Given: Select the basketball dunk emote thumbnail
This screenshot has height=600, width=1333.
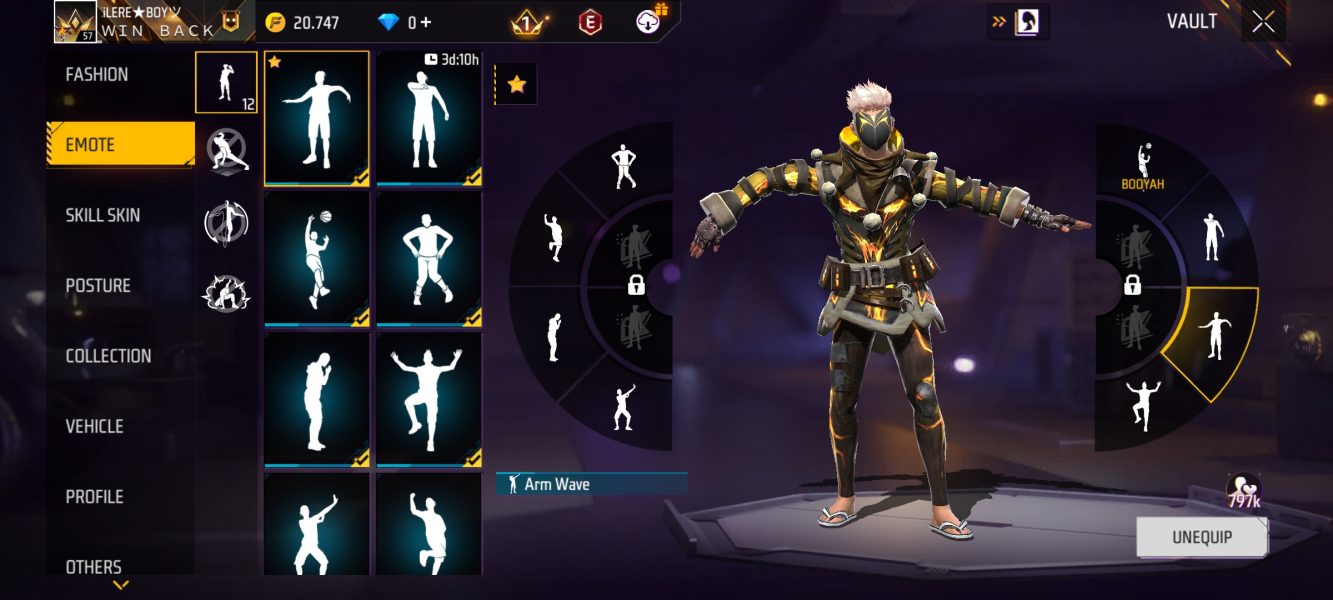Looking at the screenshot, I should click(316, 258).
